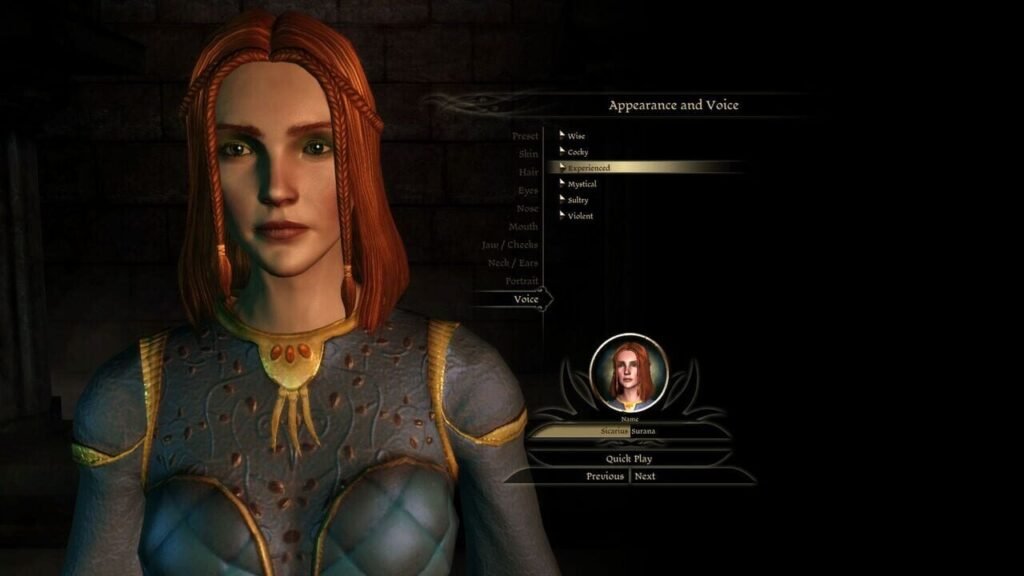Go back with the Previous button

tap(605, 476)
